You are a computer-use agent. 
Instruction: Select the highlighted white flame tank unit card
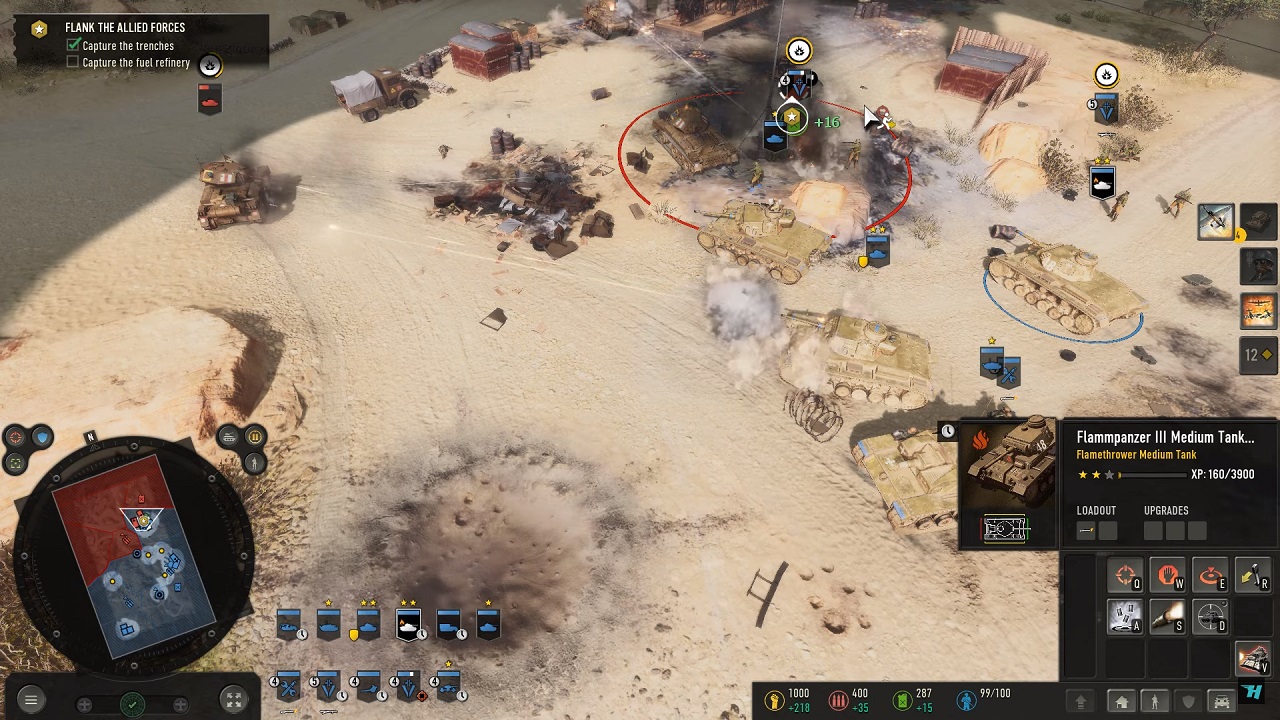pyautogui.click(x=408, y=626)
